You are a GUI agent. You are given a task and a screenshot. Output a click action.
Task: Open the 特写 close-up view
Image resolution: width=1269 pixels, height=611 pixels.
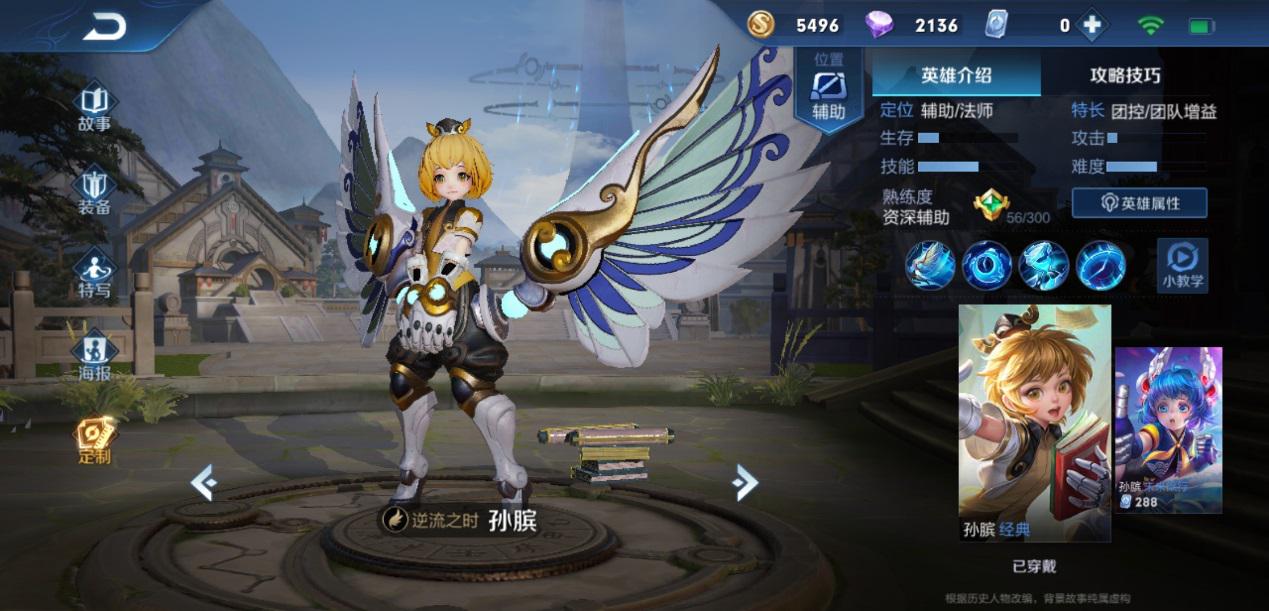[94, 274]
